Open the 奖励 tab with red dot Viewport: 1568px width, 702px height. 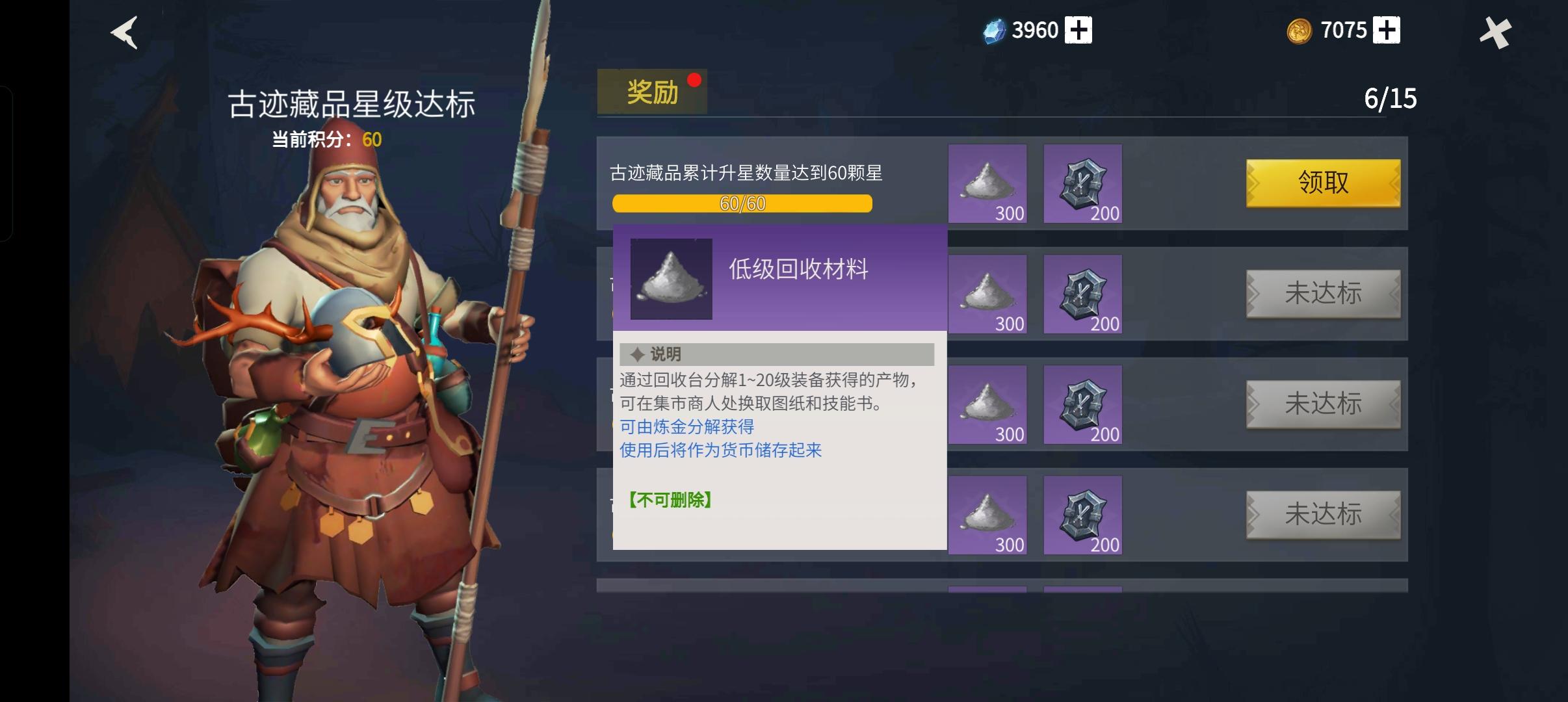(652, 90)
